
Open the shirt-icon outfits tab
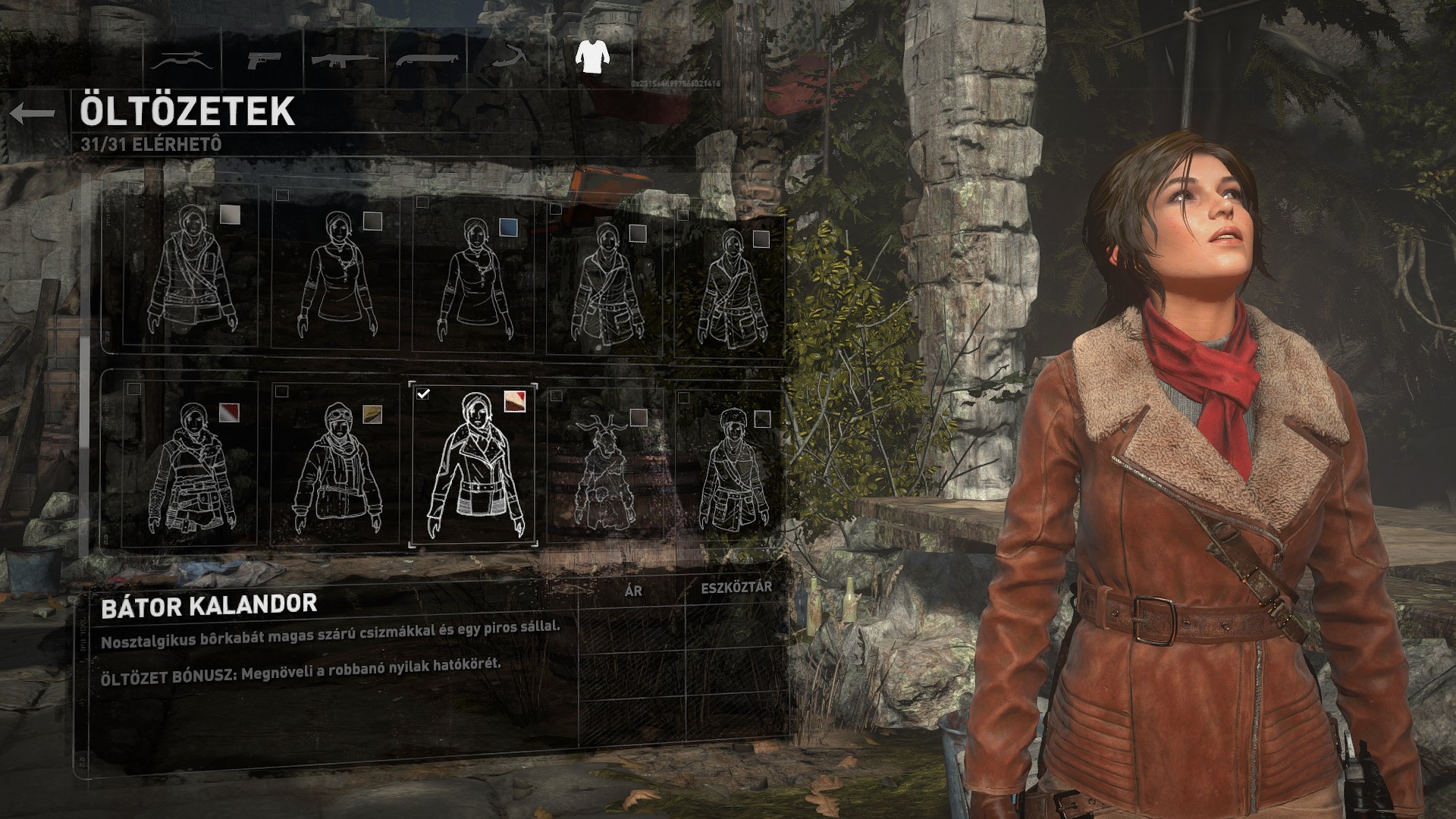pyautogui.click(x=592, y=57)
